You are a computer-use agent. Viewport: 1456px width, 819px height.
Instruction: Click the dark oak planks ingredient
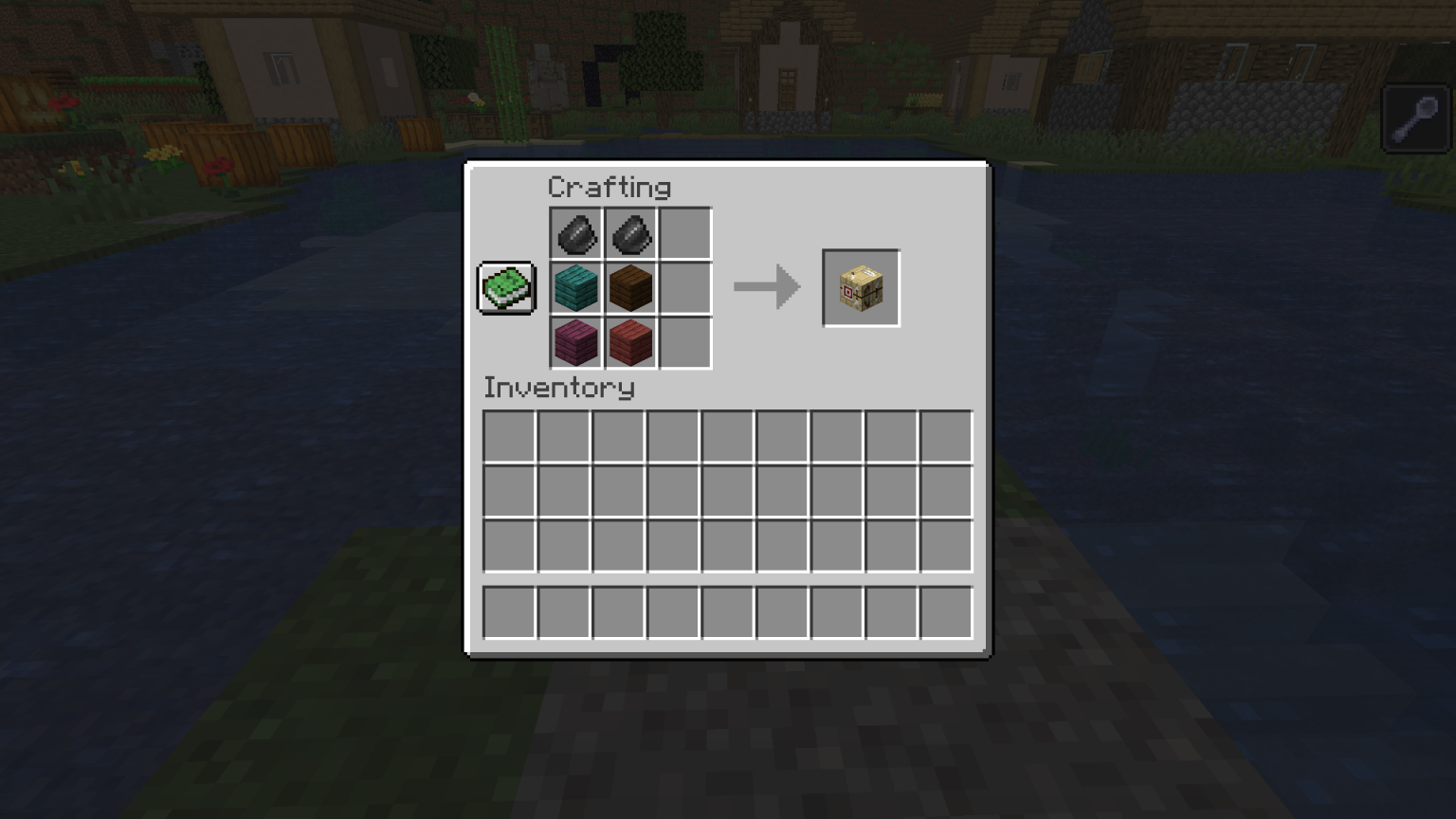(631, 287)
